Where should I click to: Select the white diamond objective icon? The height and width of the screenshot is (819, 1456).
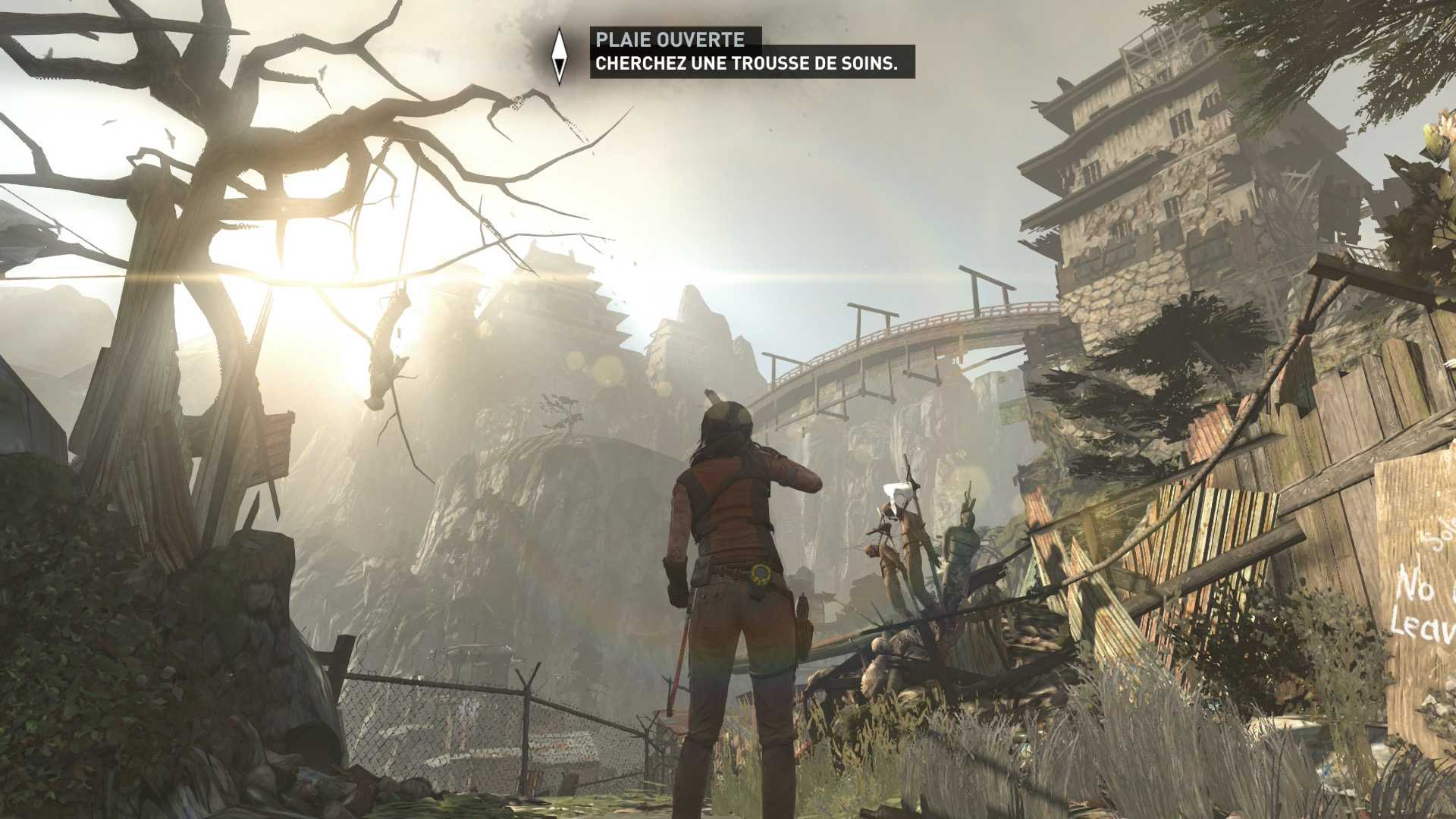click(560, 55)
